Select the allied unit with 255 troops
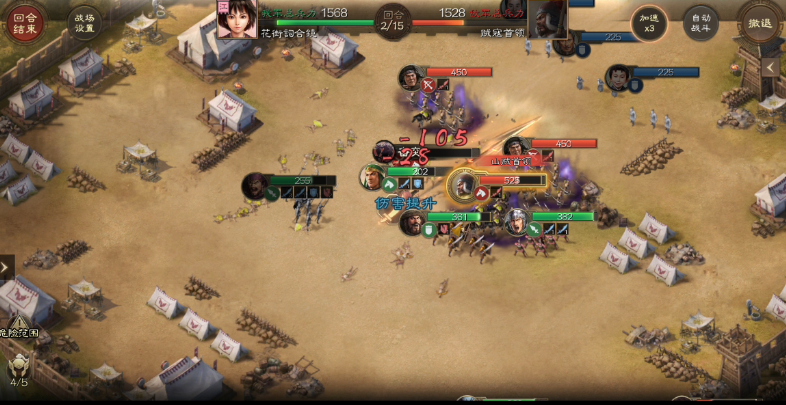 [x=256, y=185]
